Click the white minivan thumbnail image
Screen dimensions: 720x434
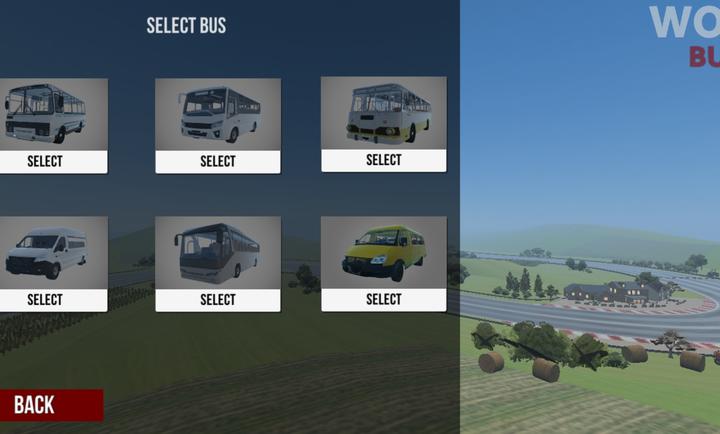[x=47, y=251]
